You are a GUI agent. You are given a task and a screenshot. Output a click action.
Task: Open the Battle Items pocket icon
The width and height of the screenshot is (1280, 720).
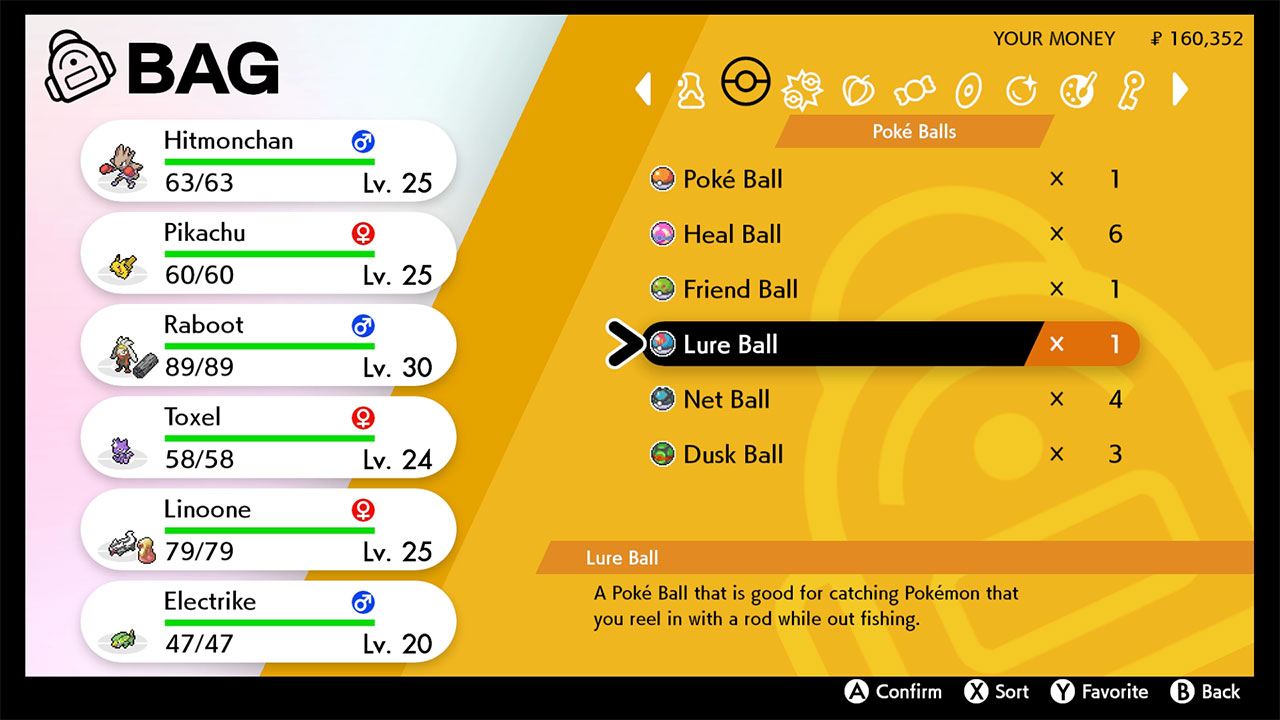click(x=801, y=88)
